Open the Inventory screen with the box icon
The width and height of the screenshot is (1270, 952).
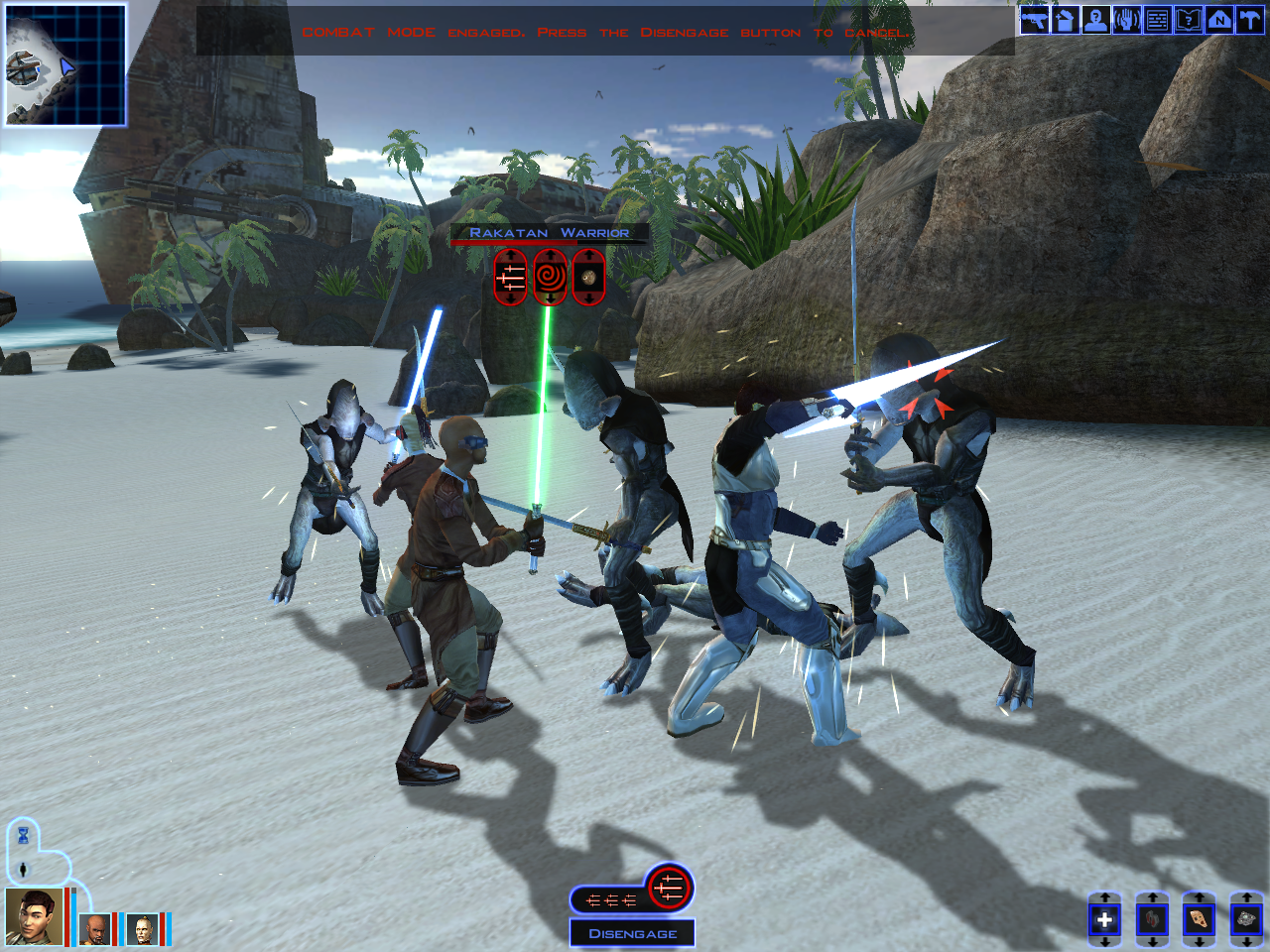coord(1065,20)
